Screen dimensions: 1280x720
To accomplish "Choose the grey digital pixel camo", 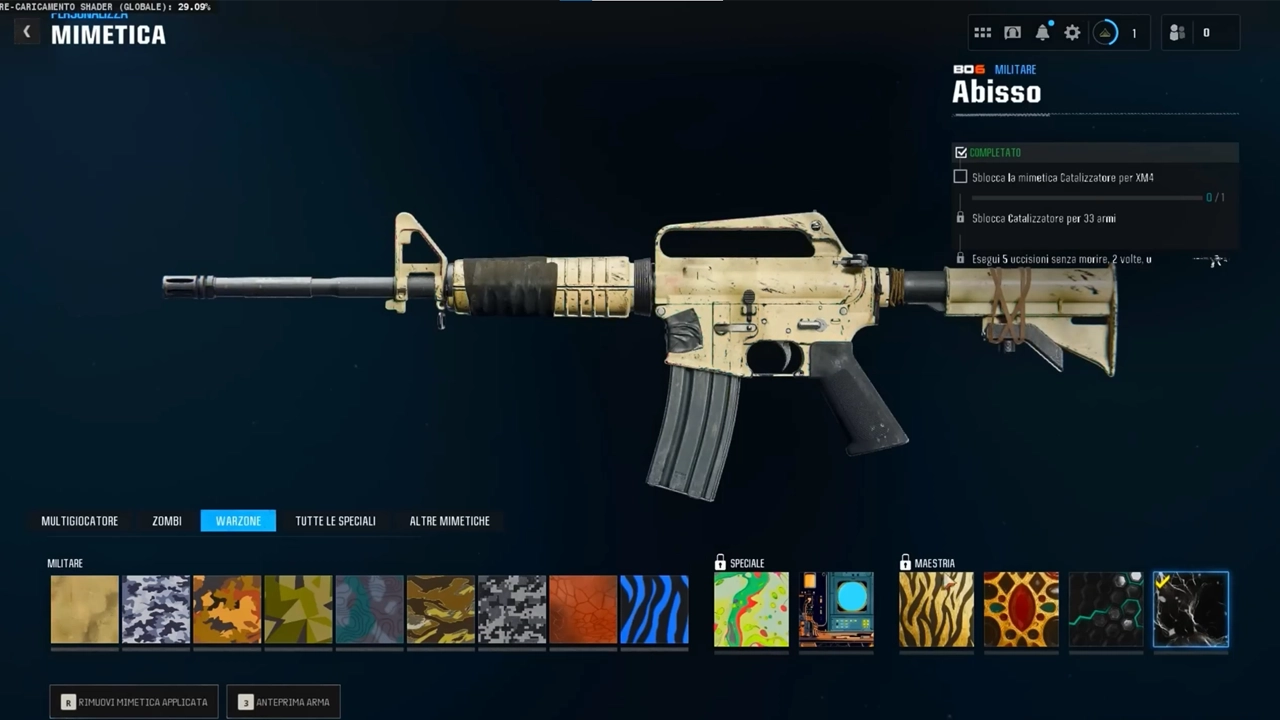I will [512, 609].
